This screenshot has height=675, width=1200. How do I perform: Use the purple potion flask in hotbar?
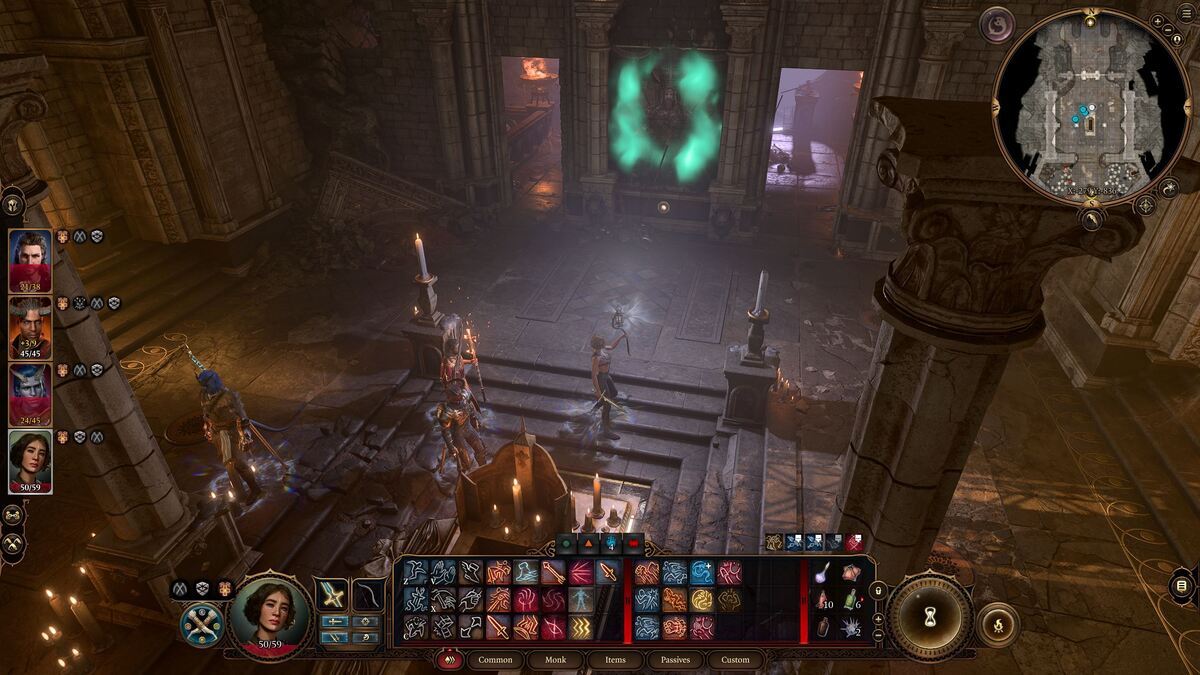[x=822, y=573]
